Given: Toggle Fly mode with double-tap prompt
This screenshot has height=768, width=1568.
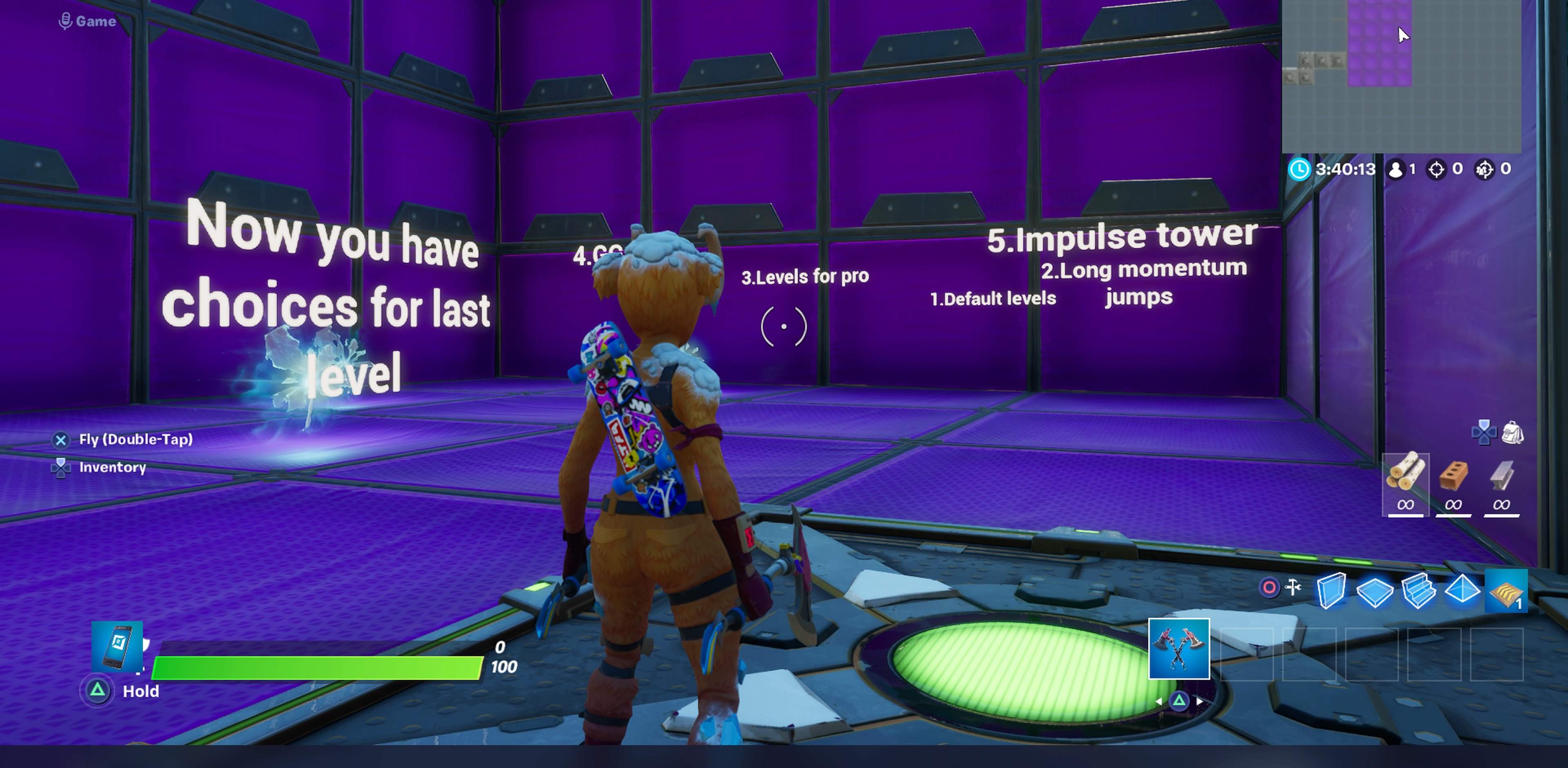Looking at the screenshot, I should pos(60,439).
